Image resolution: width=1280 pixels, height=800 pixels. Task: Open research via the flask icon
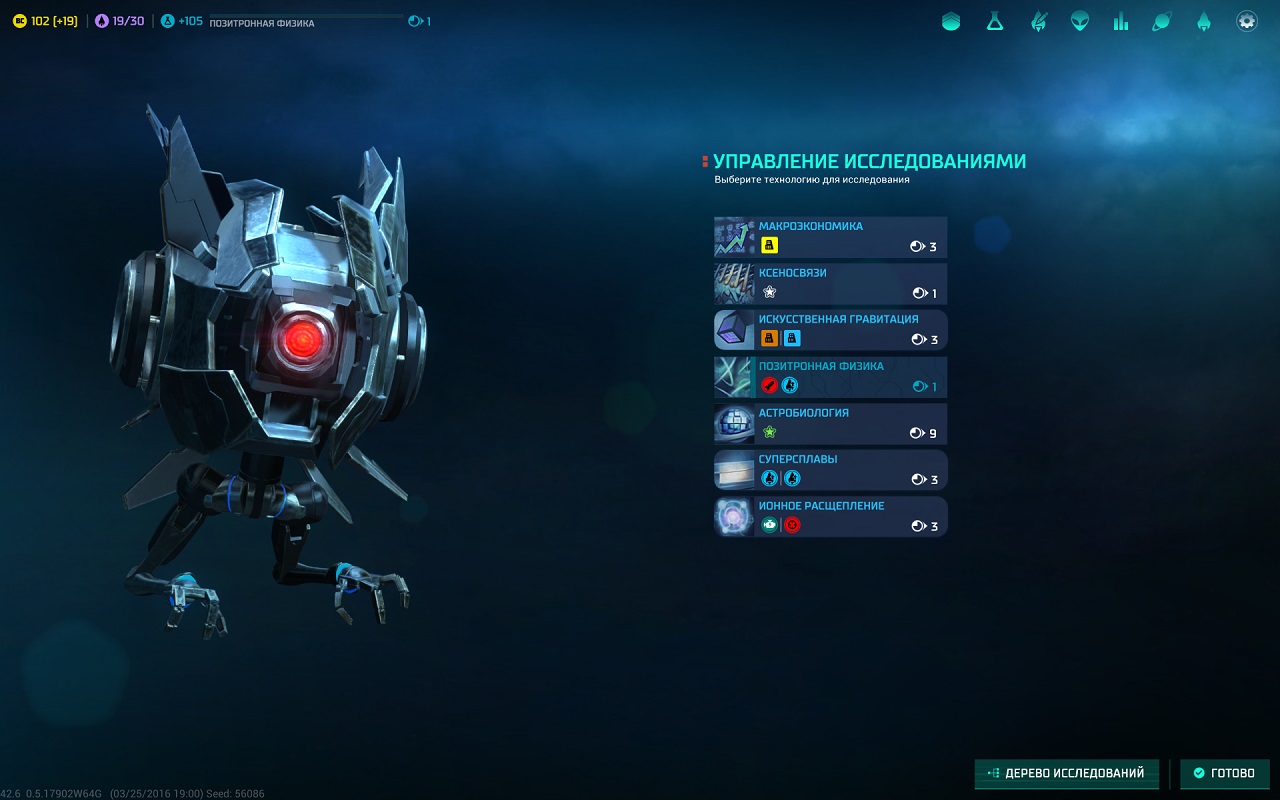994,21
